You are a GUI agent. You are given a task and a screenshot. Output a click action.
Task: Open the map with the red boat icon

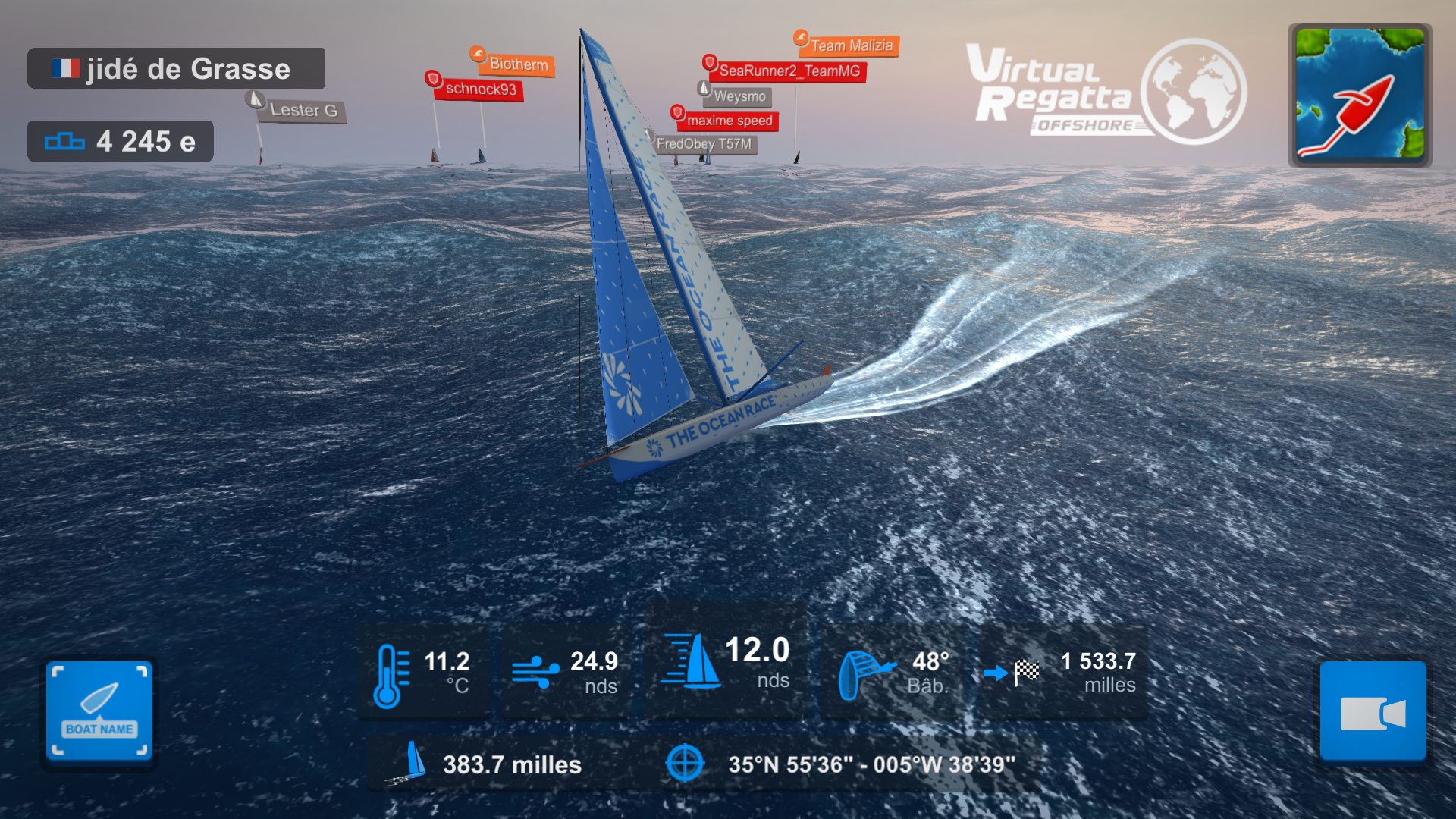point(1360,95)
